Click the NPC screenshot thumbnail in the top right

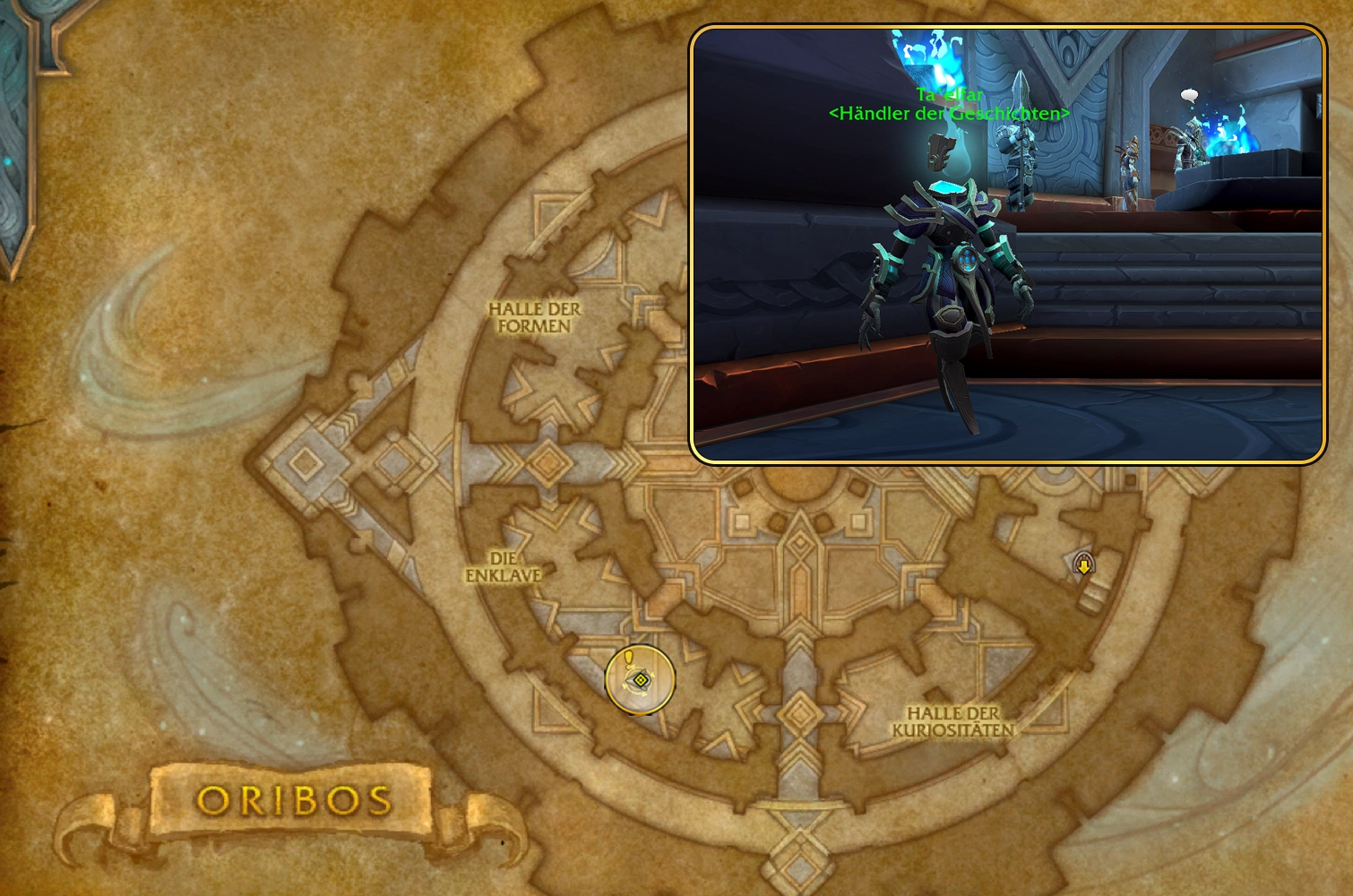pyautogui.click(x=1008, y=242)
